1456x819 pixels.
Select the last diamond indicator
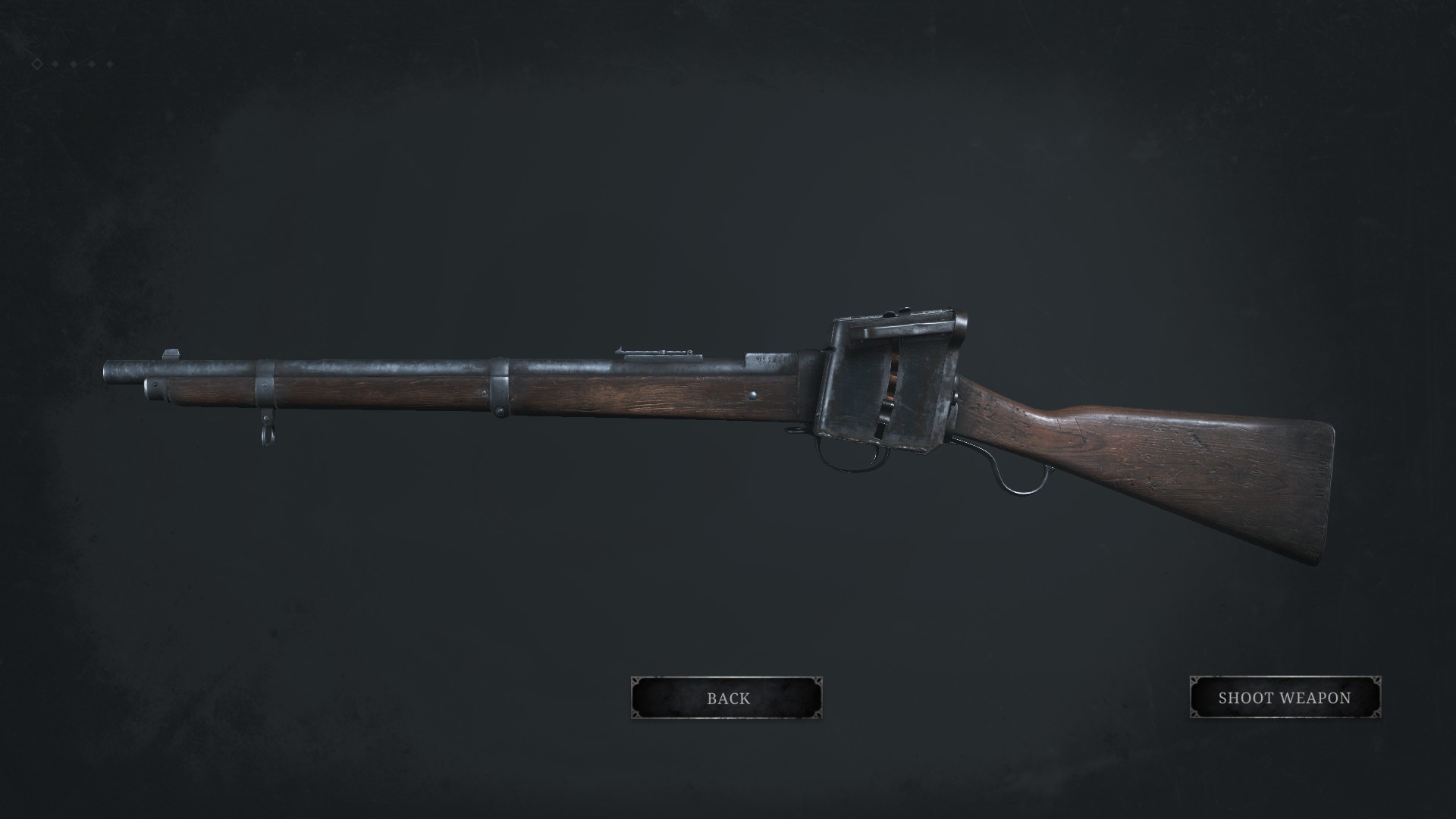[109, 64]
